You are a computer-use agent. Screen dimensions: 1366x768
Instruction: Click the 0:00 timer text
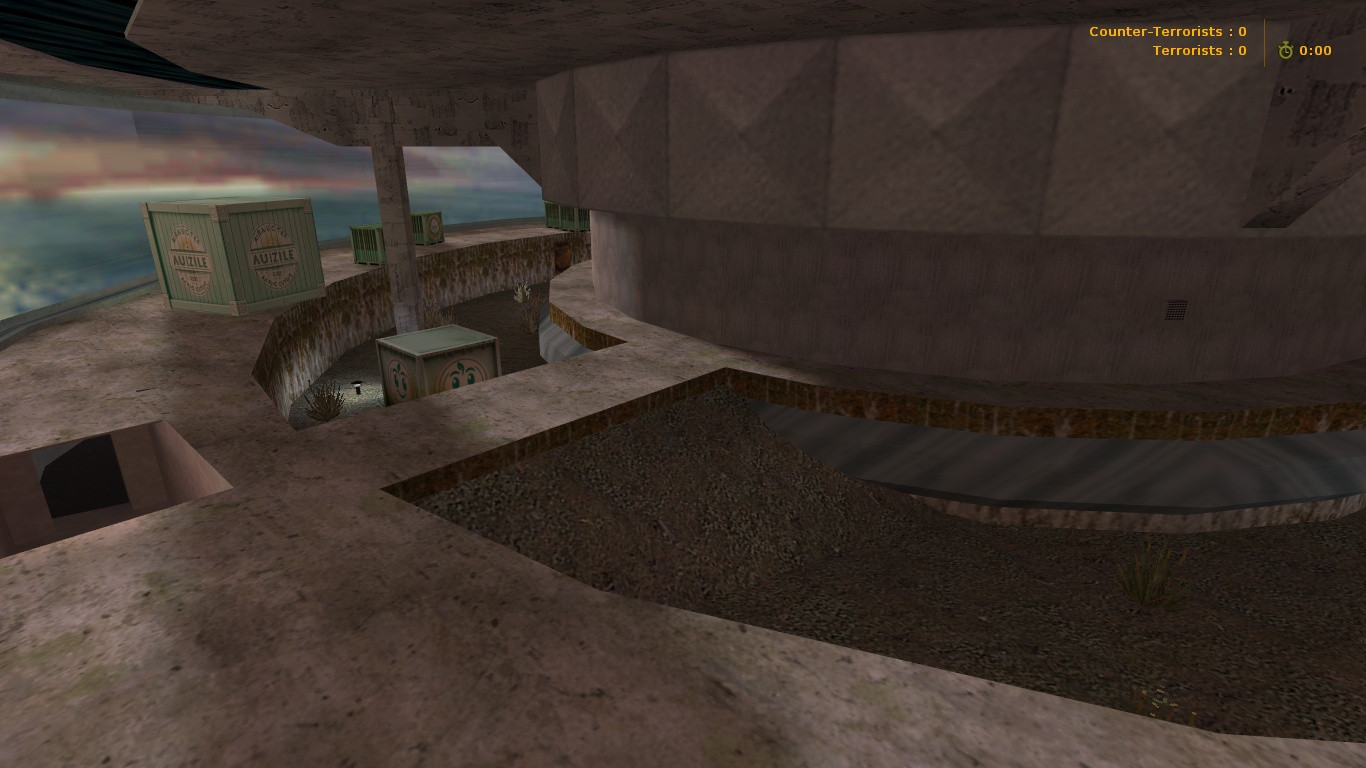1315,50
